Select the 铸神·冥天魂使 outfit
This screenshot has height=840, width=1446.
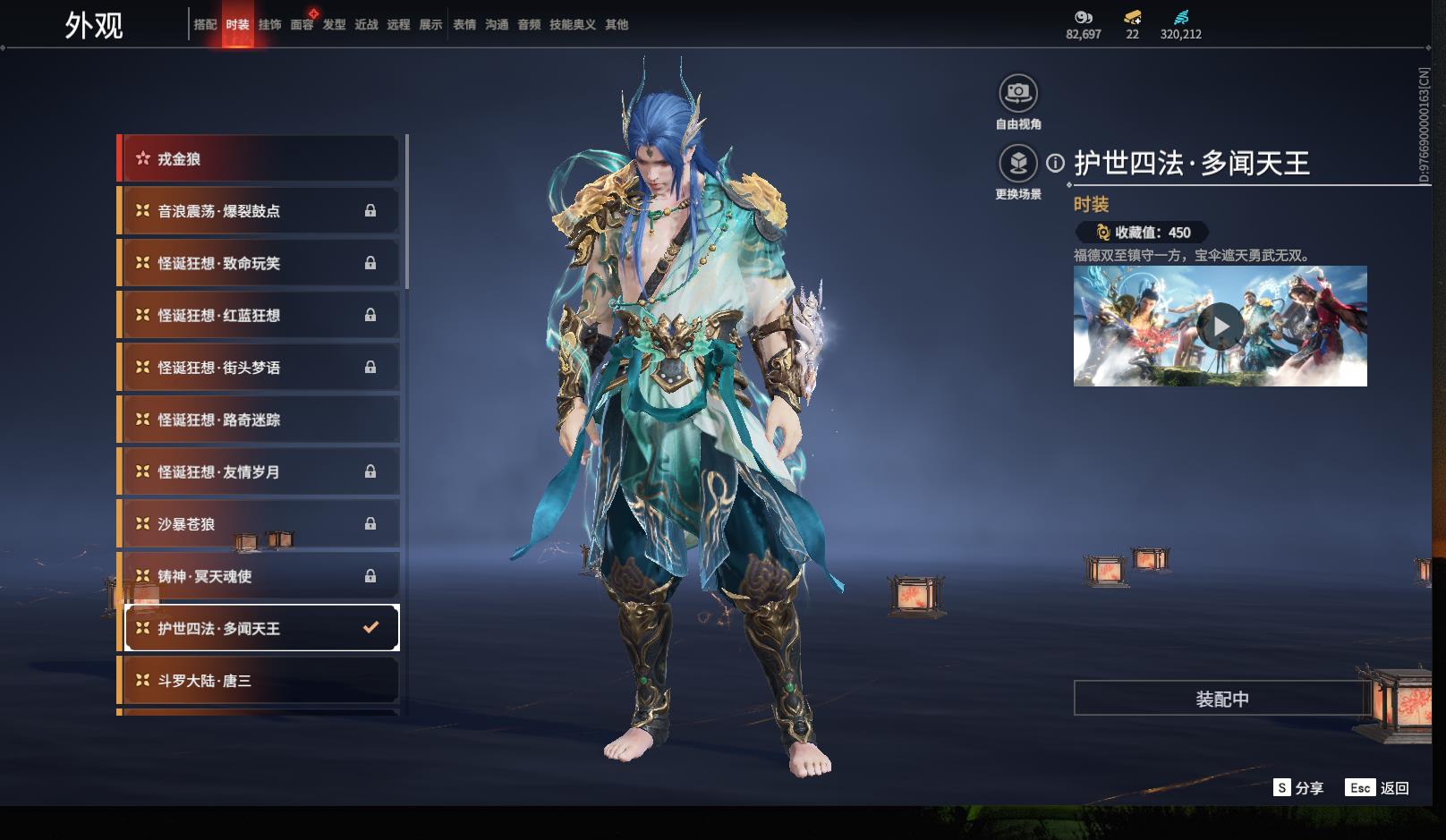[259, 576]
